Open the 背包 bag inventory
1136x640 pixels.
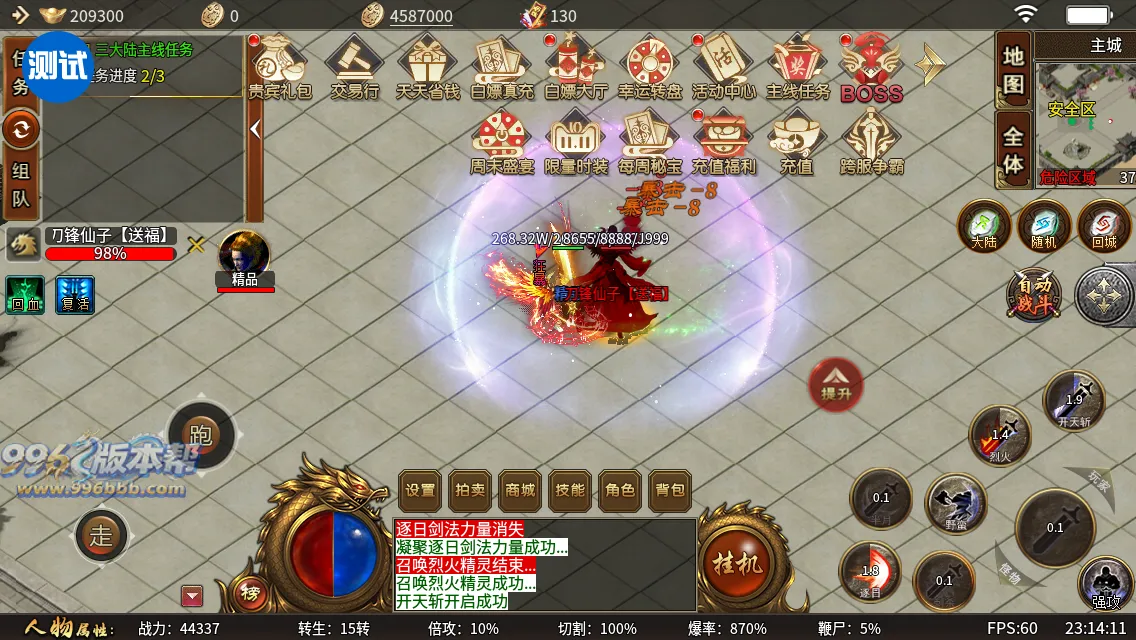tap(670, 490)
